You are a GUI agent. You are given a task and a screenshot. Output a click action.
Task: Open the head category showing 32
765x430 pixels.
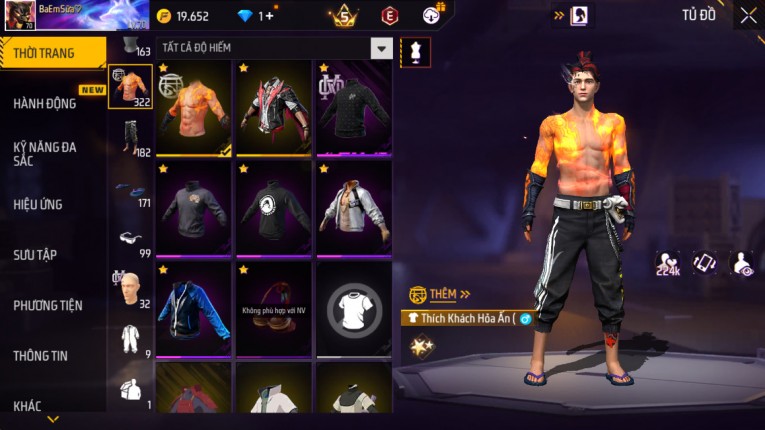[130, 289]
